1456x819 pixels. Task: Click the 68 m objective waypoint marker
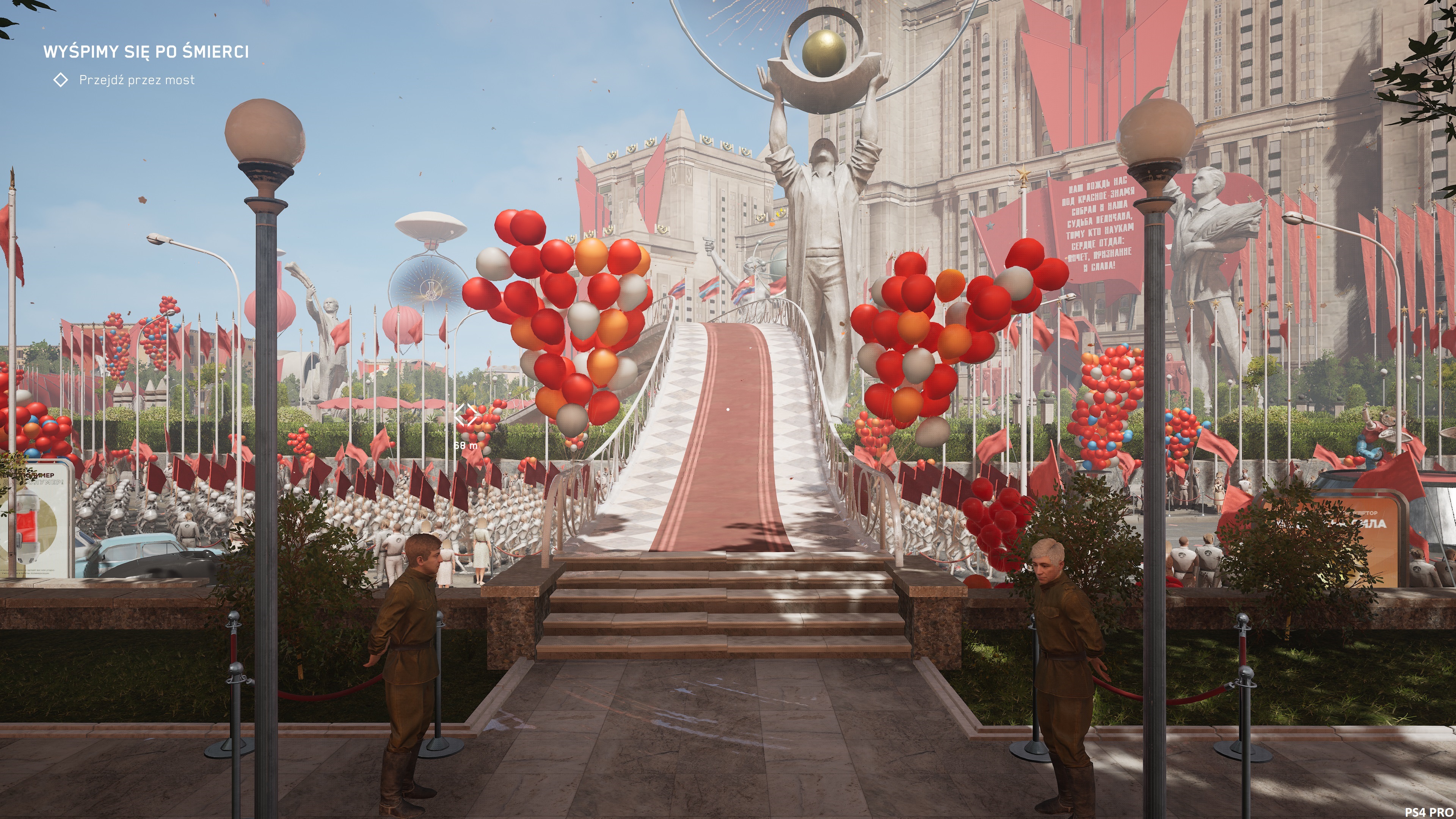(465, 416)
